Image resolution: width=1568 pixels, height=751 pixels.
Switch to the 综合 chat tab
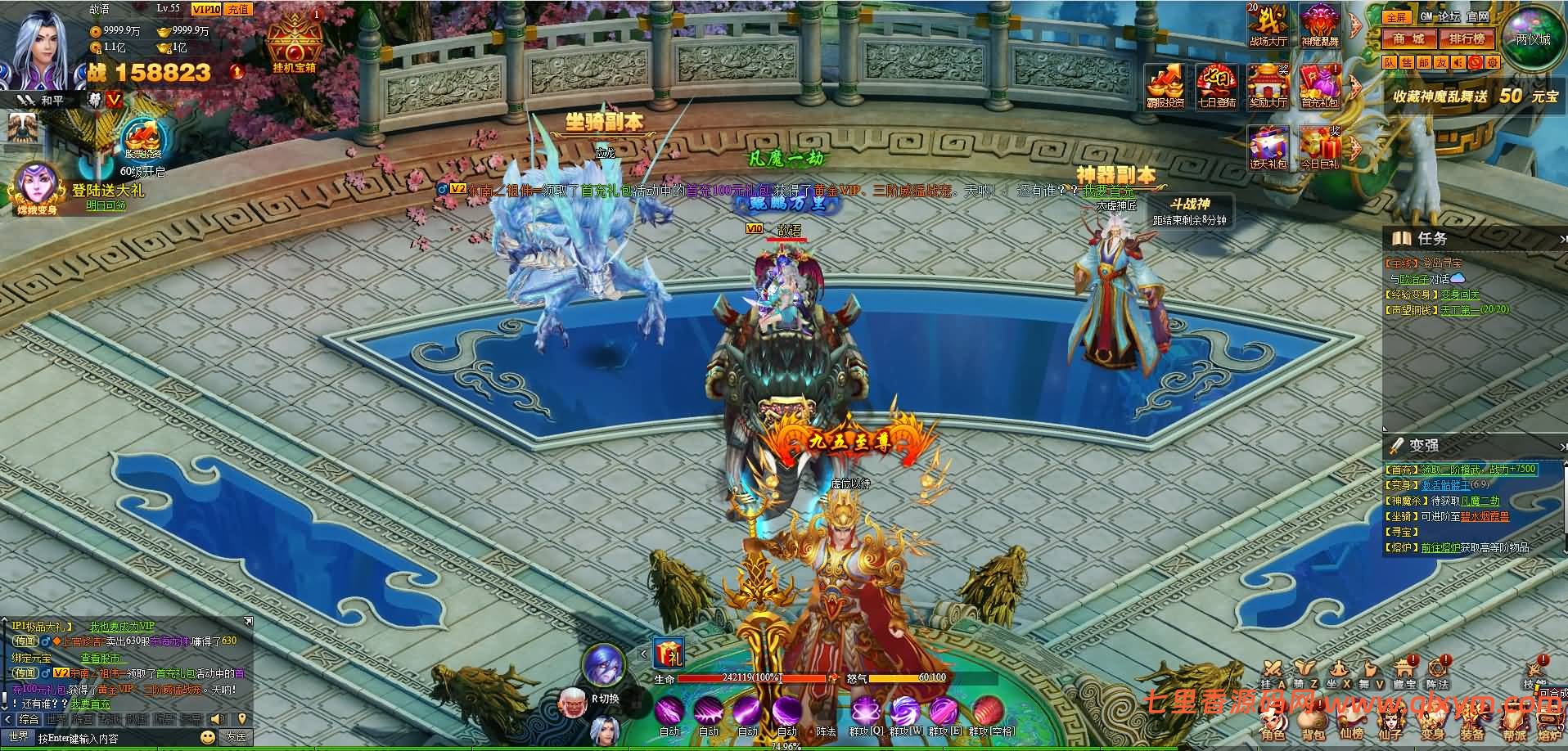click(x=29, y=719)
